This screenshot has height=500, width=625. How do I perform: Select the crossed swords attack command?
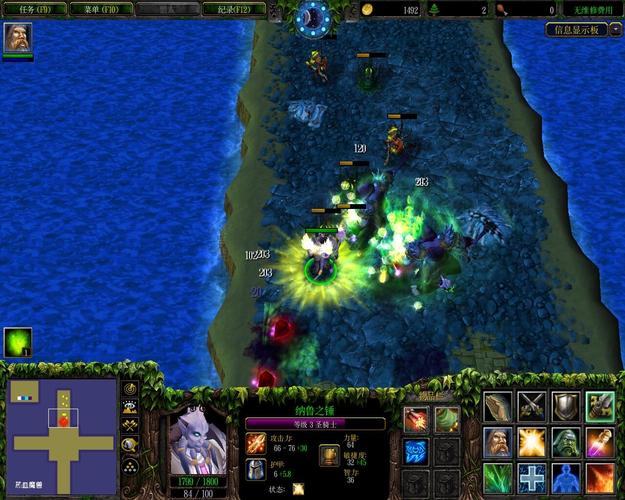(x=532, y=406)
